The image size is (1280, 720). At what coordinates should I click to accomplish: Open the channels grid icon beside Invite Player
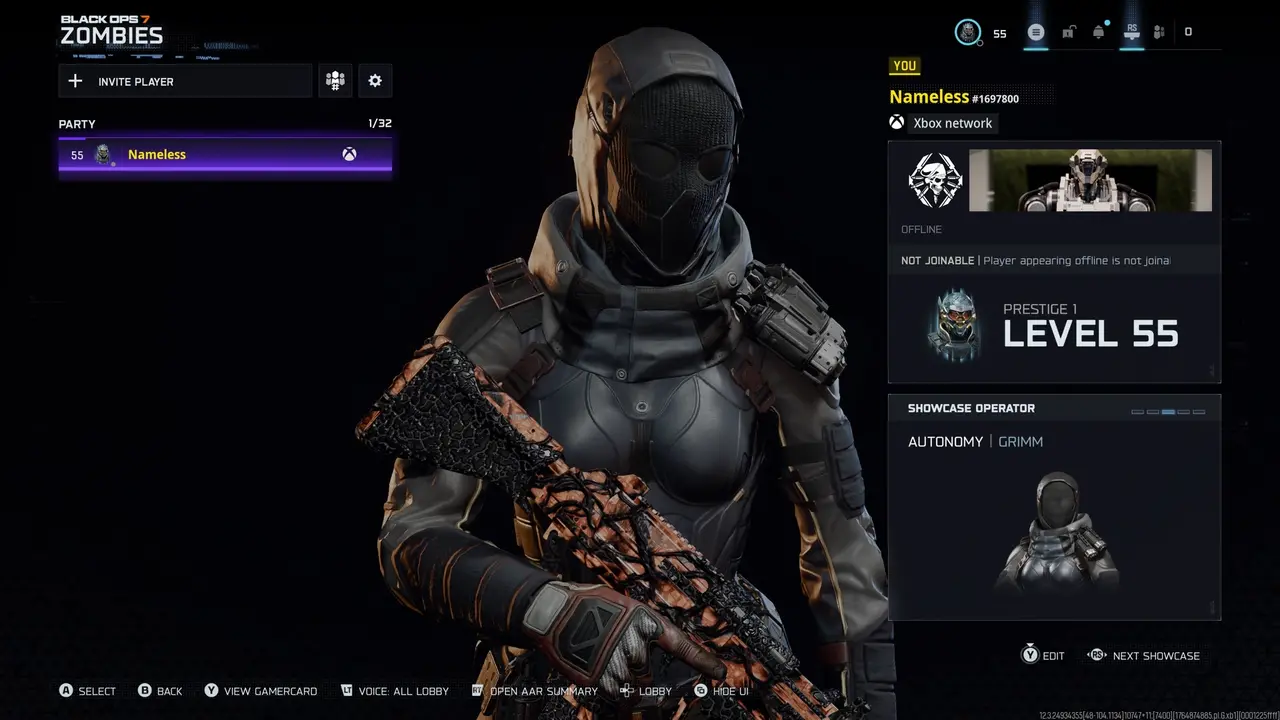[335, 80]
